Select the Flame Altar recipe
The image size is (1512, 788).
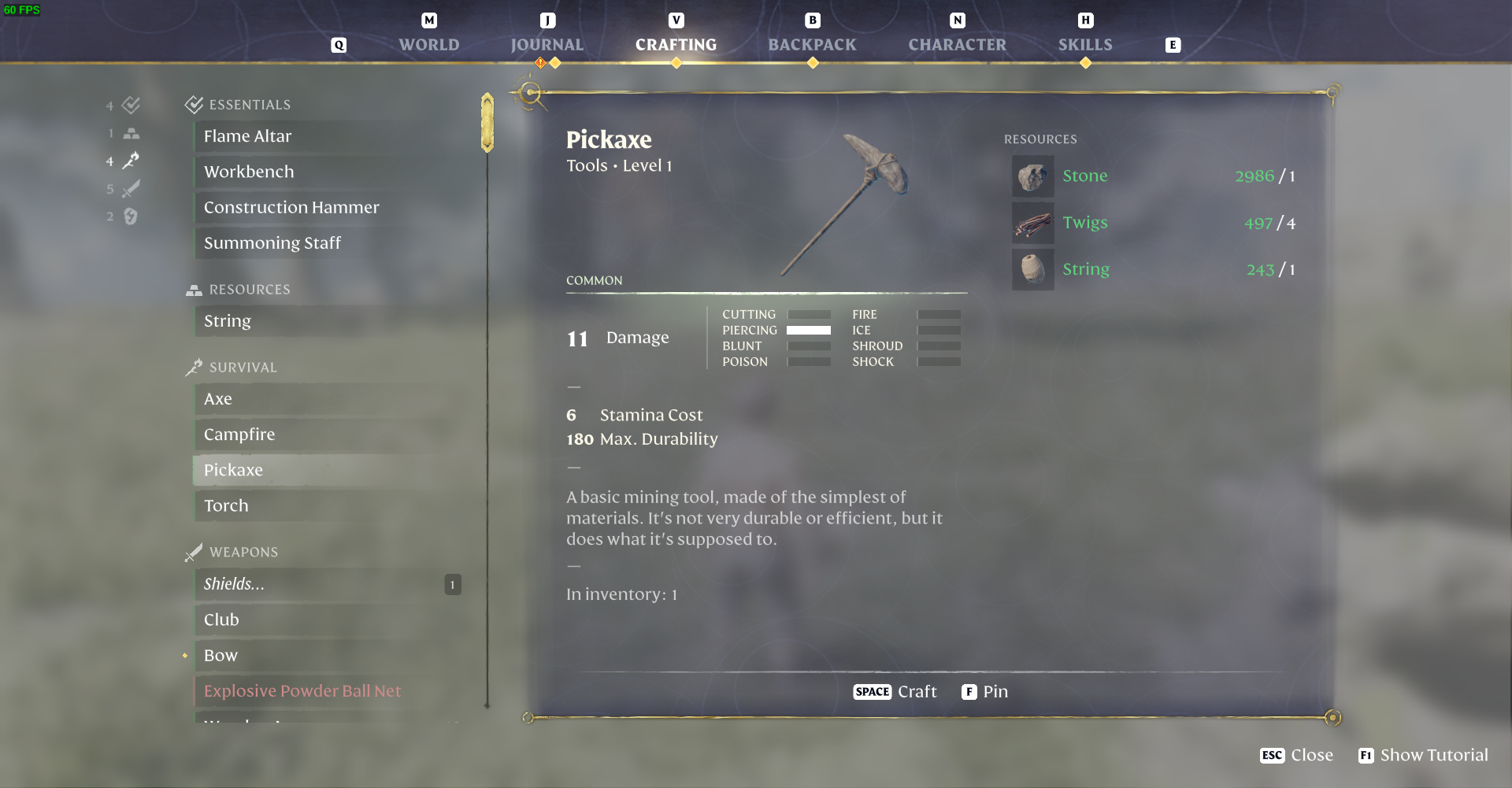(247, 136)
